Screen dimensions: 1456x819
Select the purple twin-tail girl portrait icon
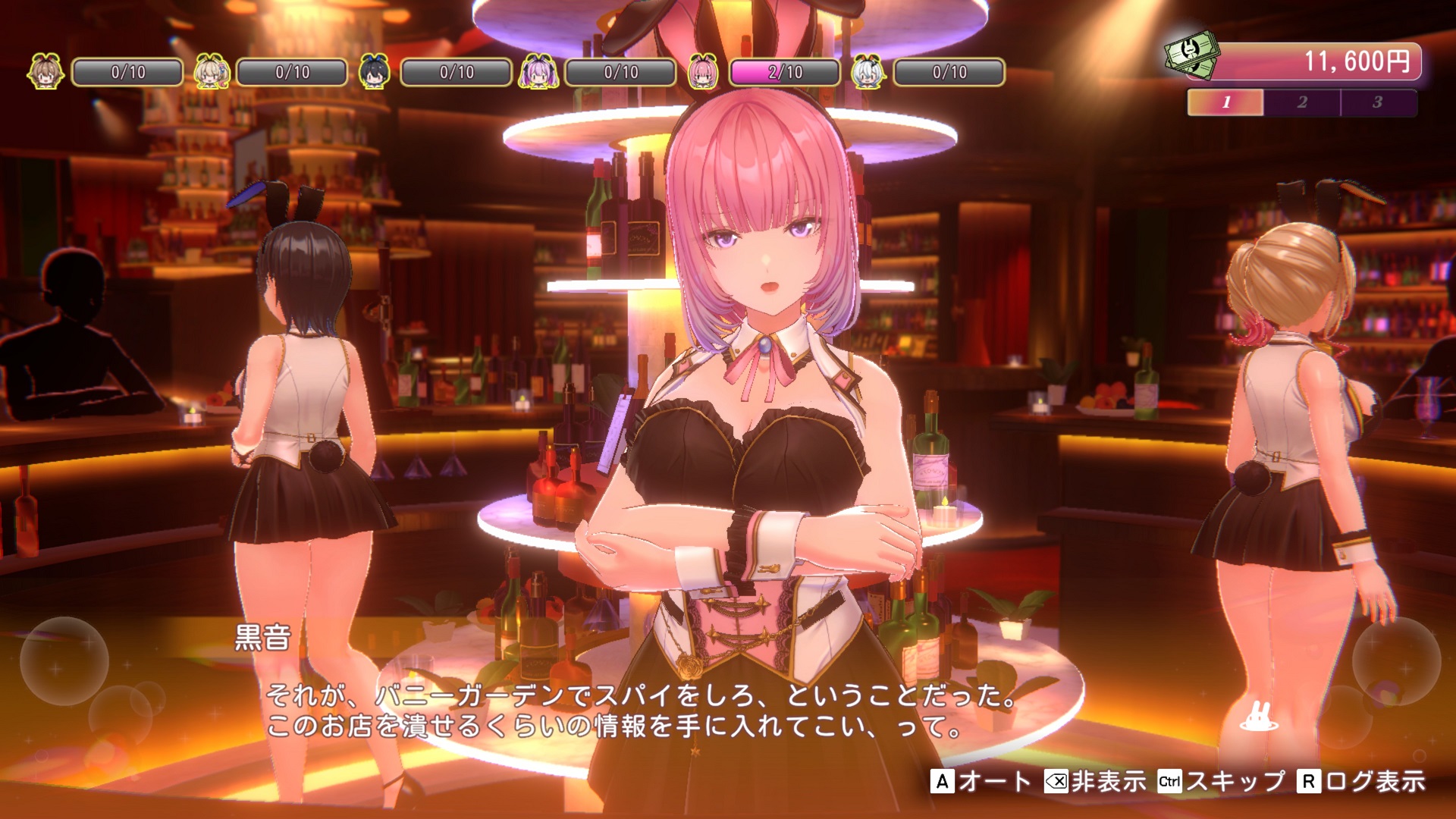[x=538, y=72]
